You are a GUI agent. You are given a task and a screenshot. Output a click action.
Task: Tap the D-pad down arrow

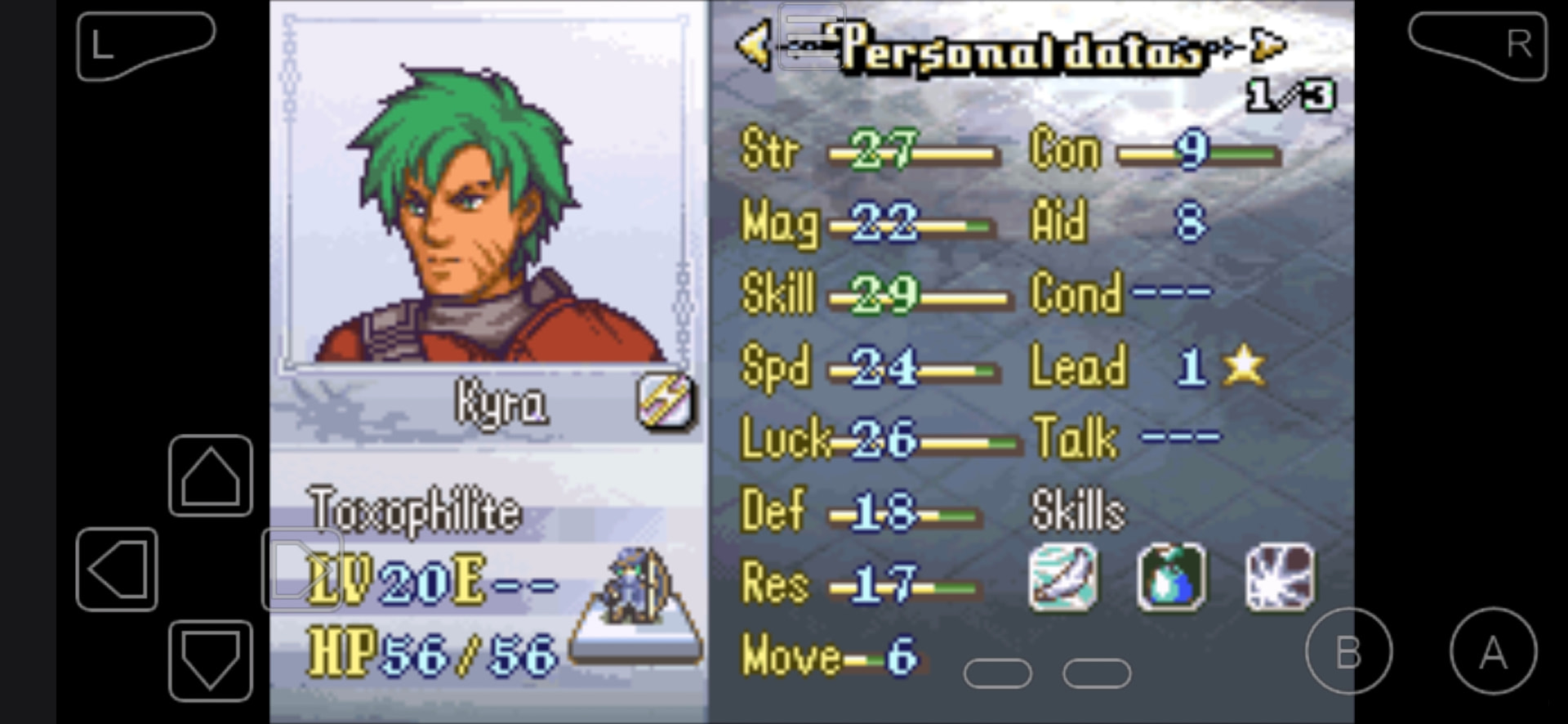pos(210,660)
